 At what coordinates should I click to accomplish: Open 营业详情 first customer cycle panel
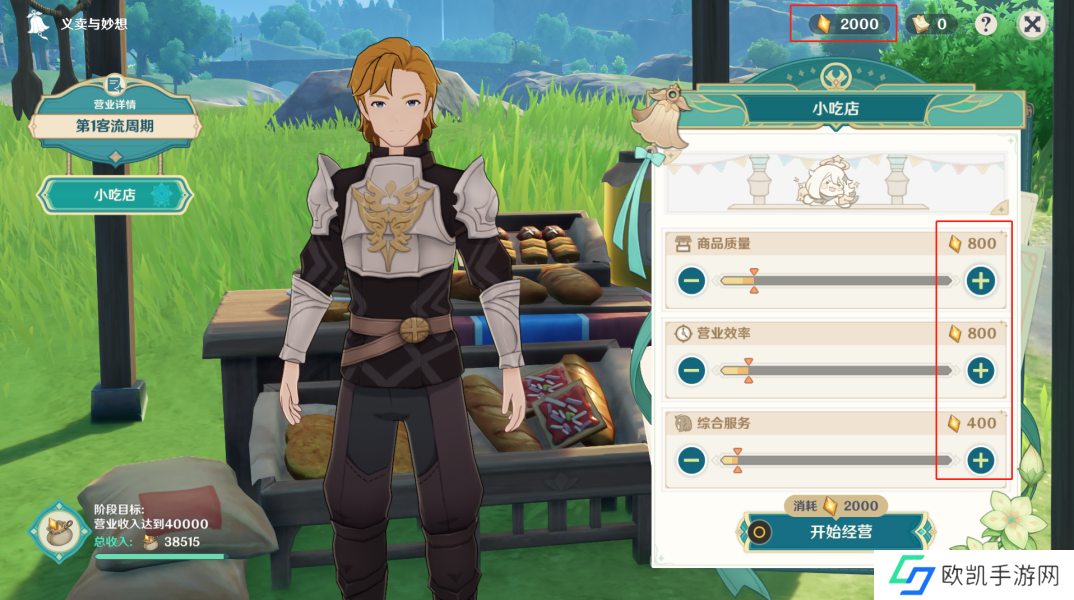point(115,126)
